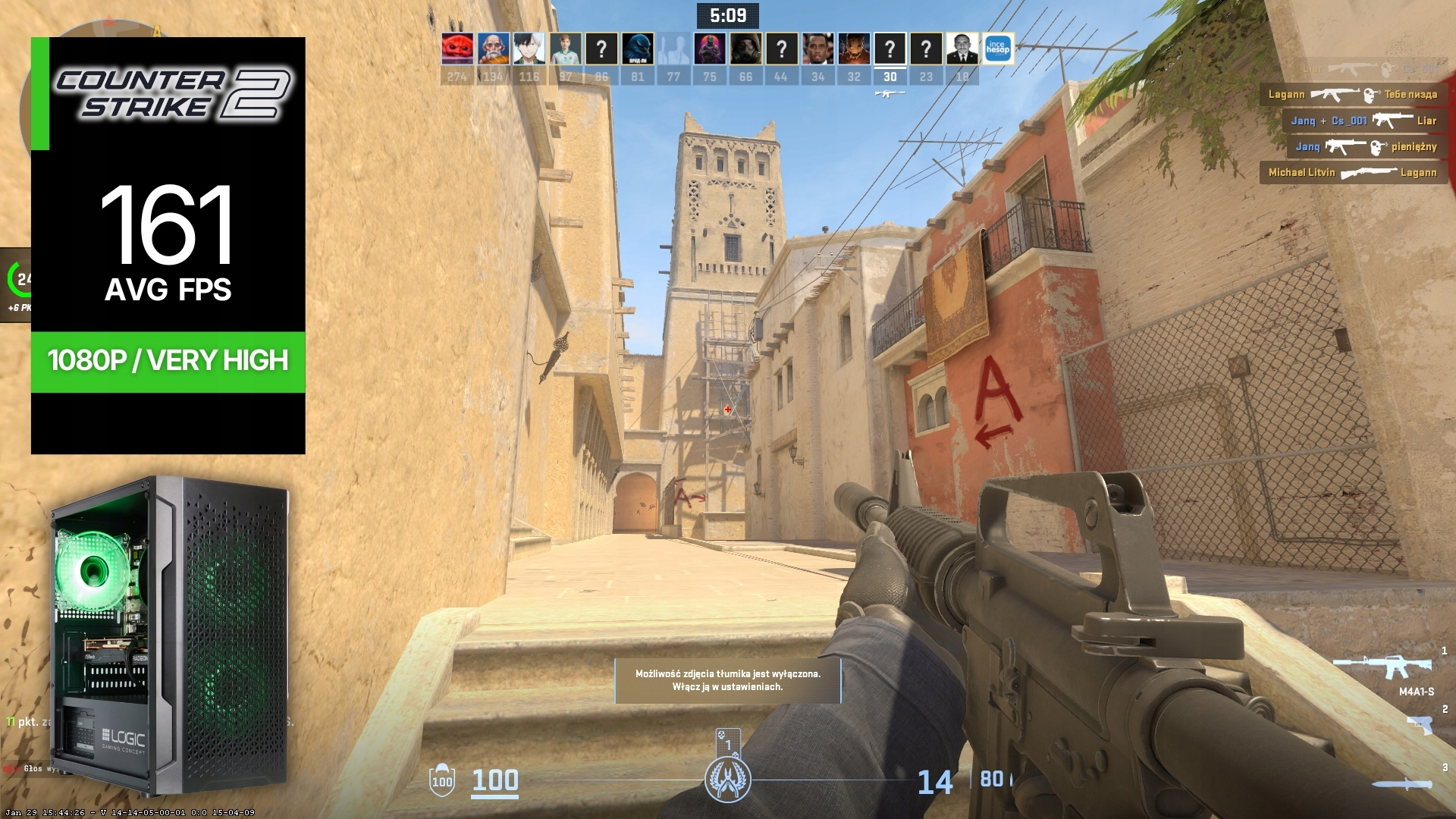Select the bearded old man player avatar

click(x=493, y=49)
